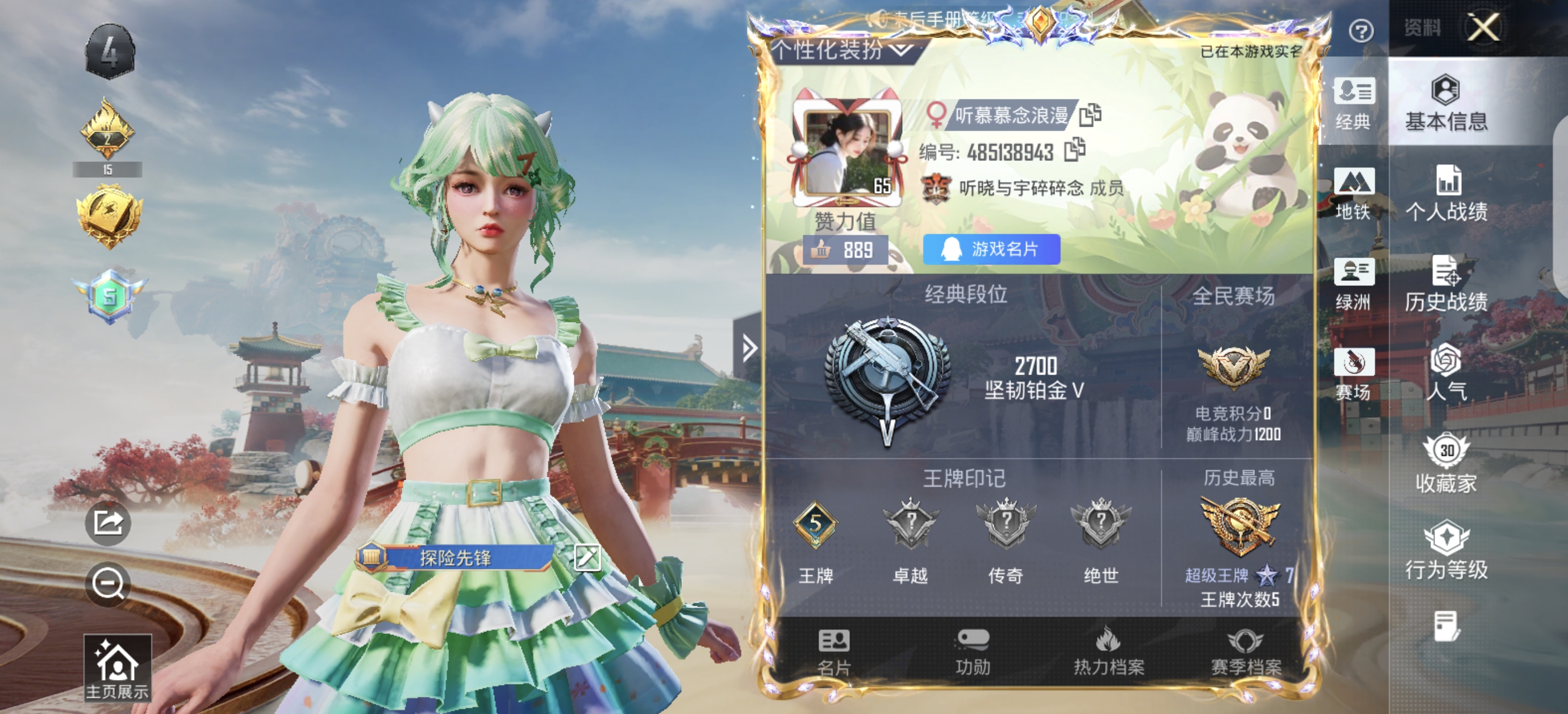
Task: Click the zoom-out magnifier button
Action: click(x=109, y=584)
